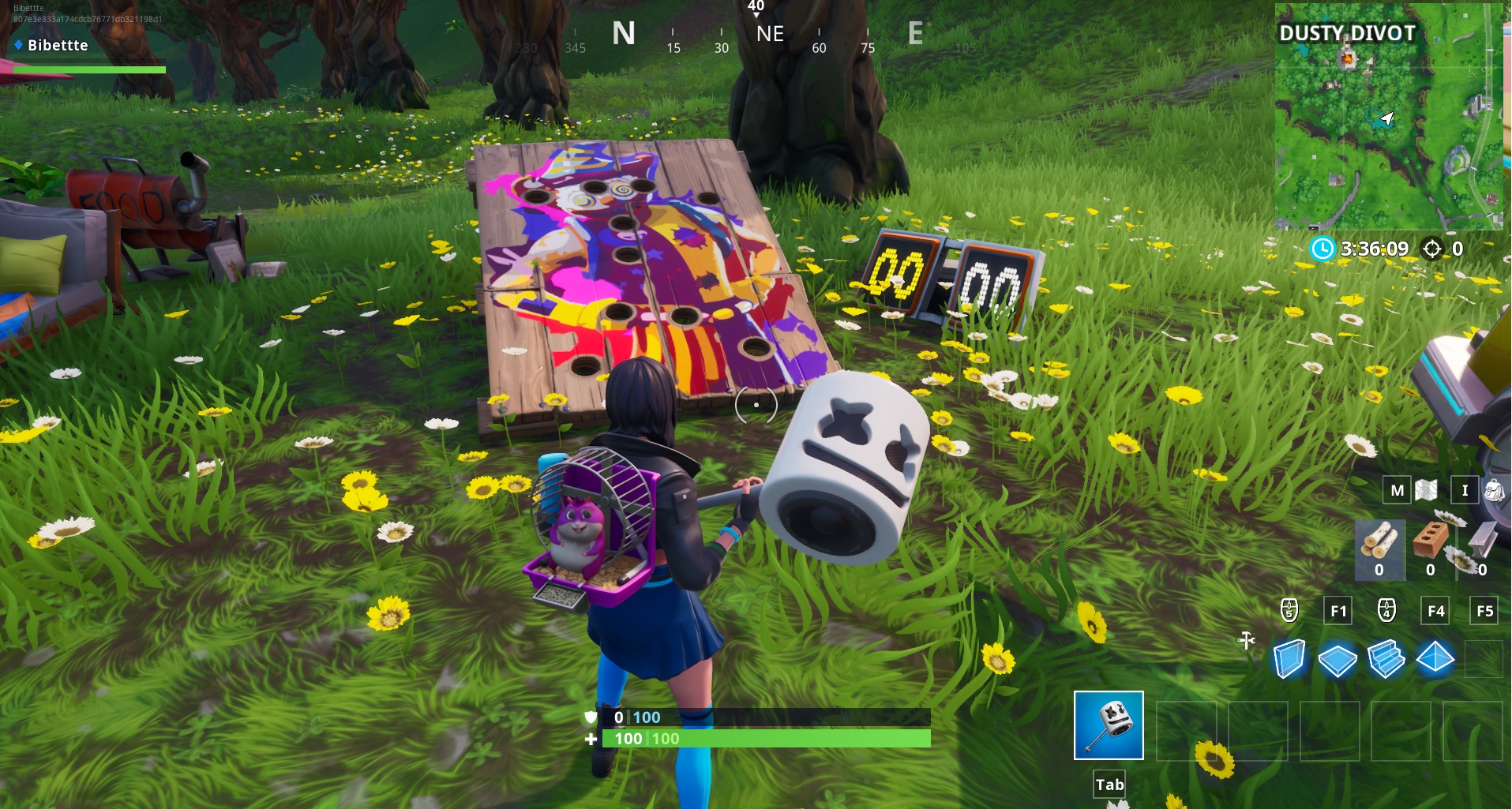Select the wall build piece icon

pos(1289,659)
